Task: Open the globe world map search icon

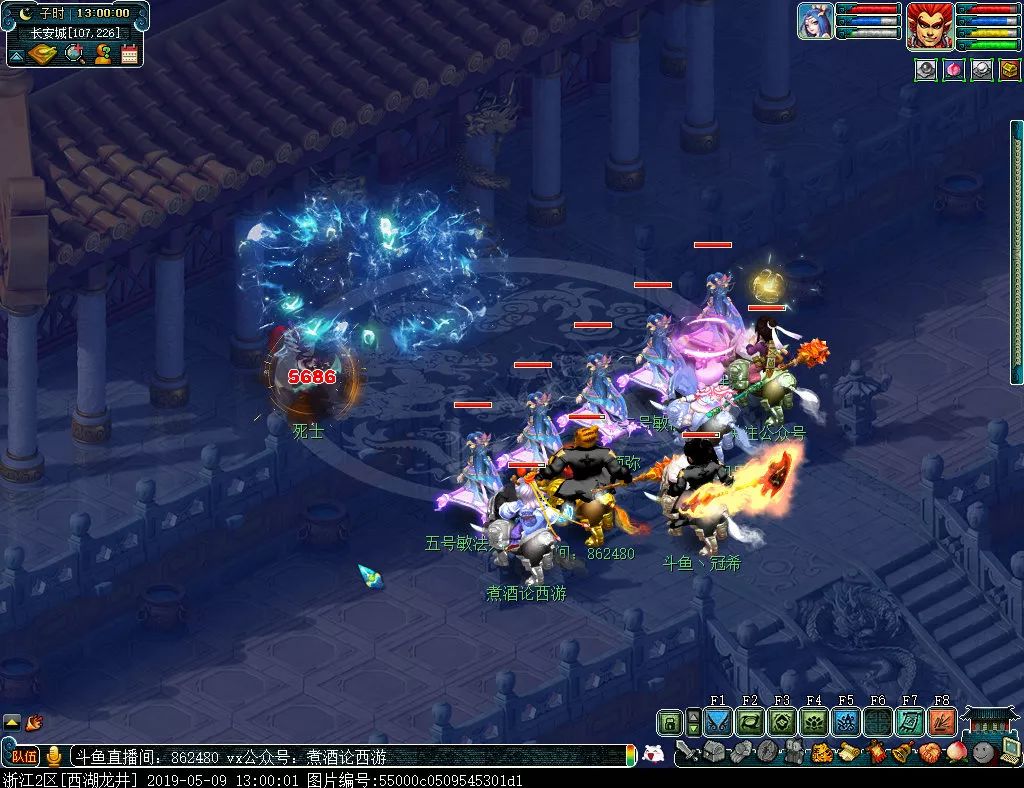Action: pos(74,54)
